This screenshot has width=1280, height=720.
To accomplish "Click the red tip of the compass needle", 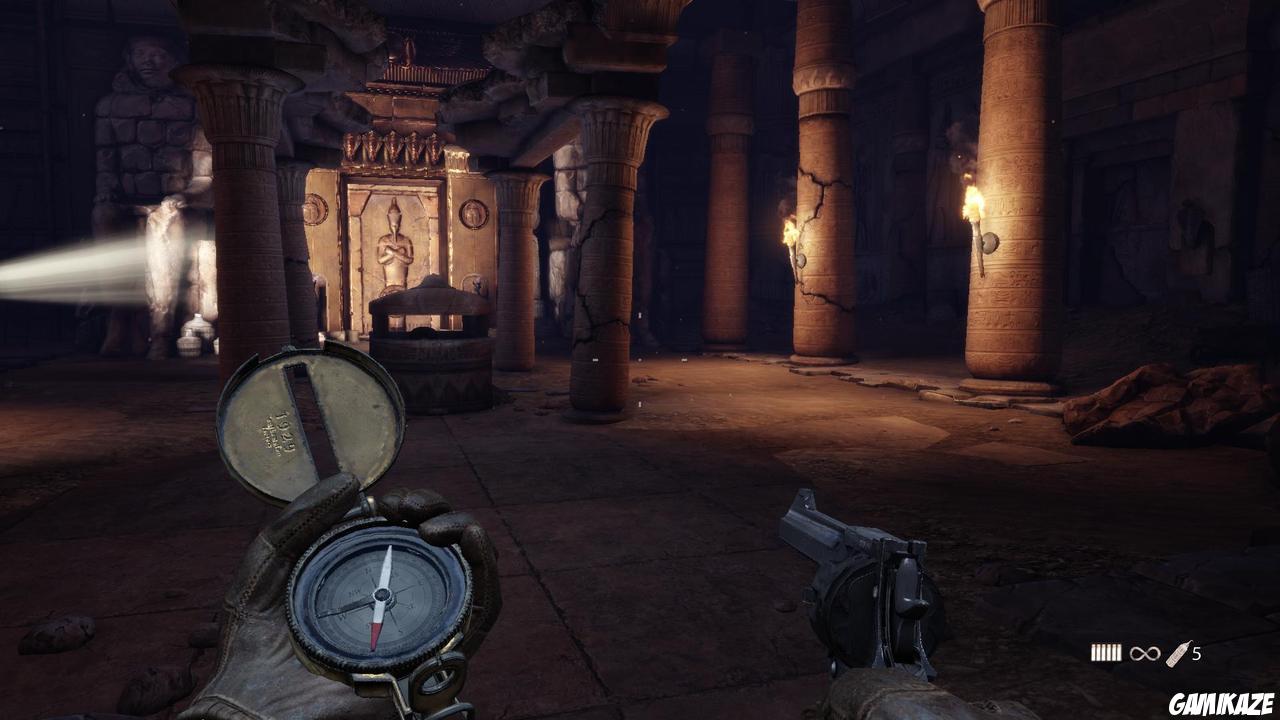I will (375, 635).
